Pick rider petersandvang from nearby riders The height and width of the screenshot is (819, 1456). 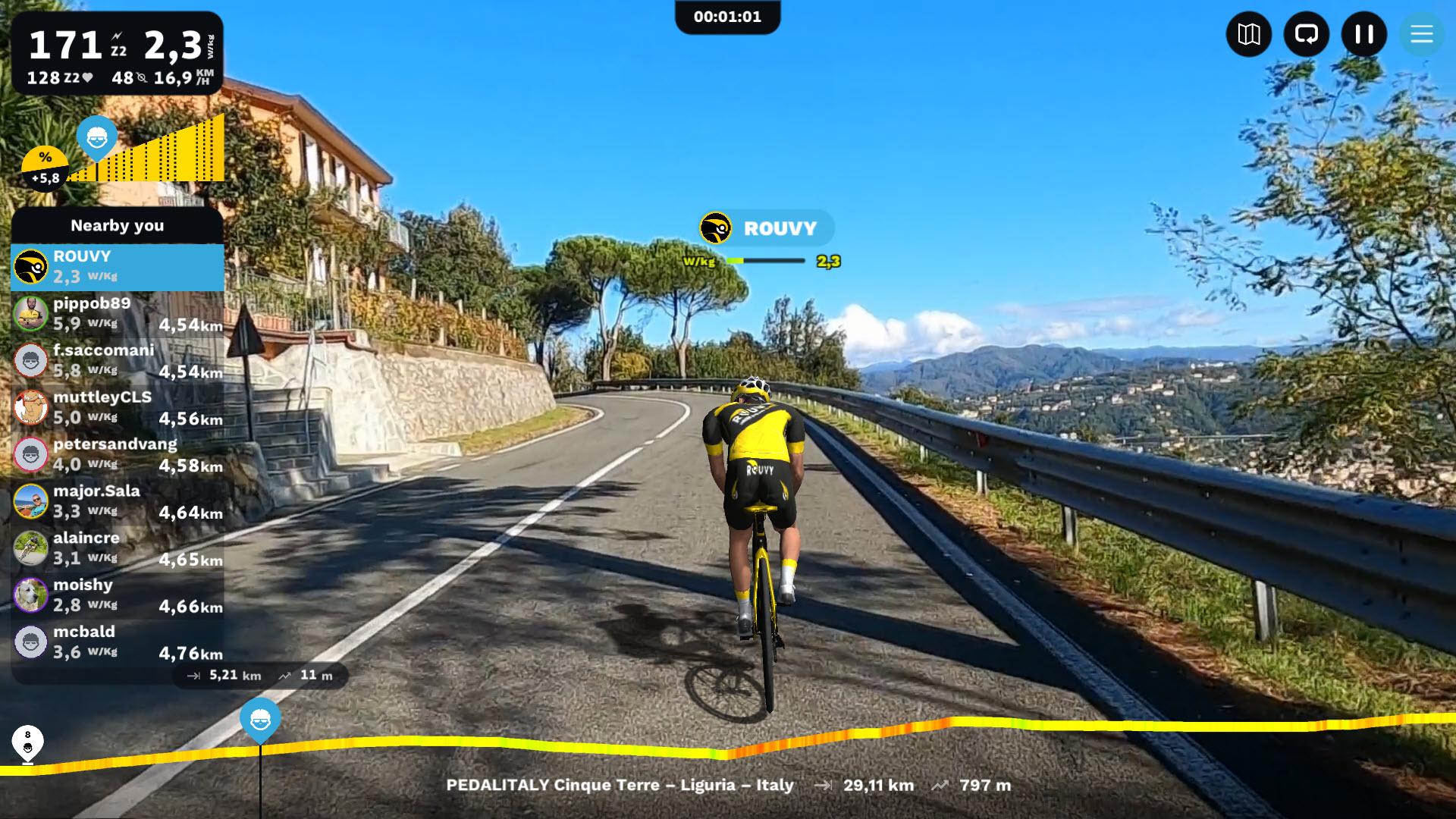[118, 455]
